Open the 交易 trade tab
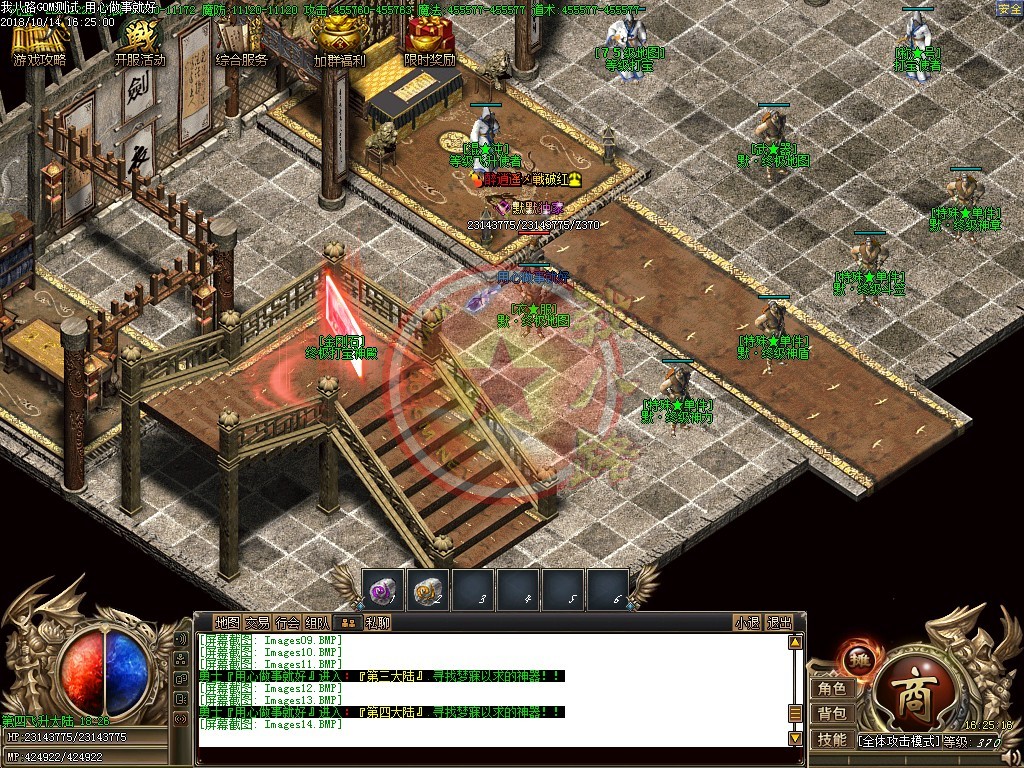The image size is (1024, 768). (x=257, y=622)
